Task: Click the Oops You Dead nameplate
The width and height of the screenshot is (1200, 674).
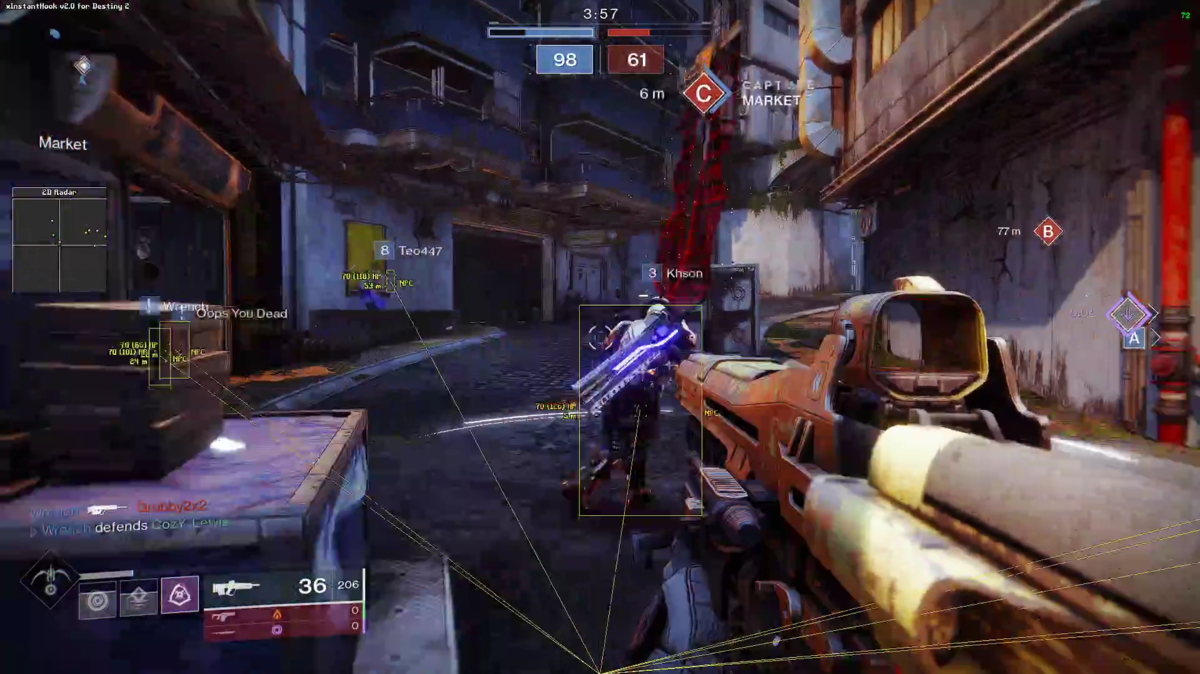Action: click(x=241, y=313)
